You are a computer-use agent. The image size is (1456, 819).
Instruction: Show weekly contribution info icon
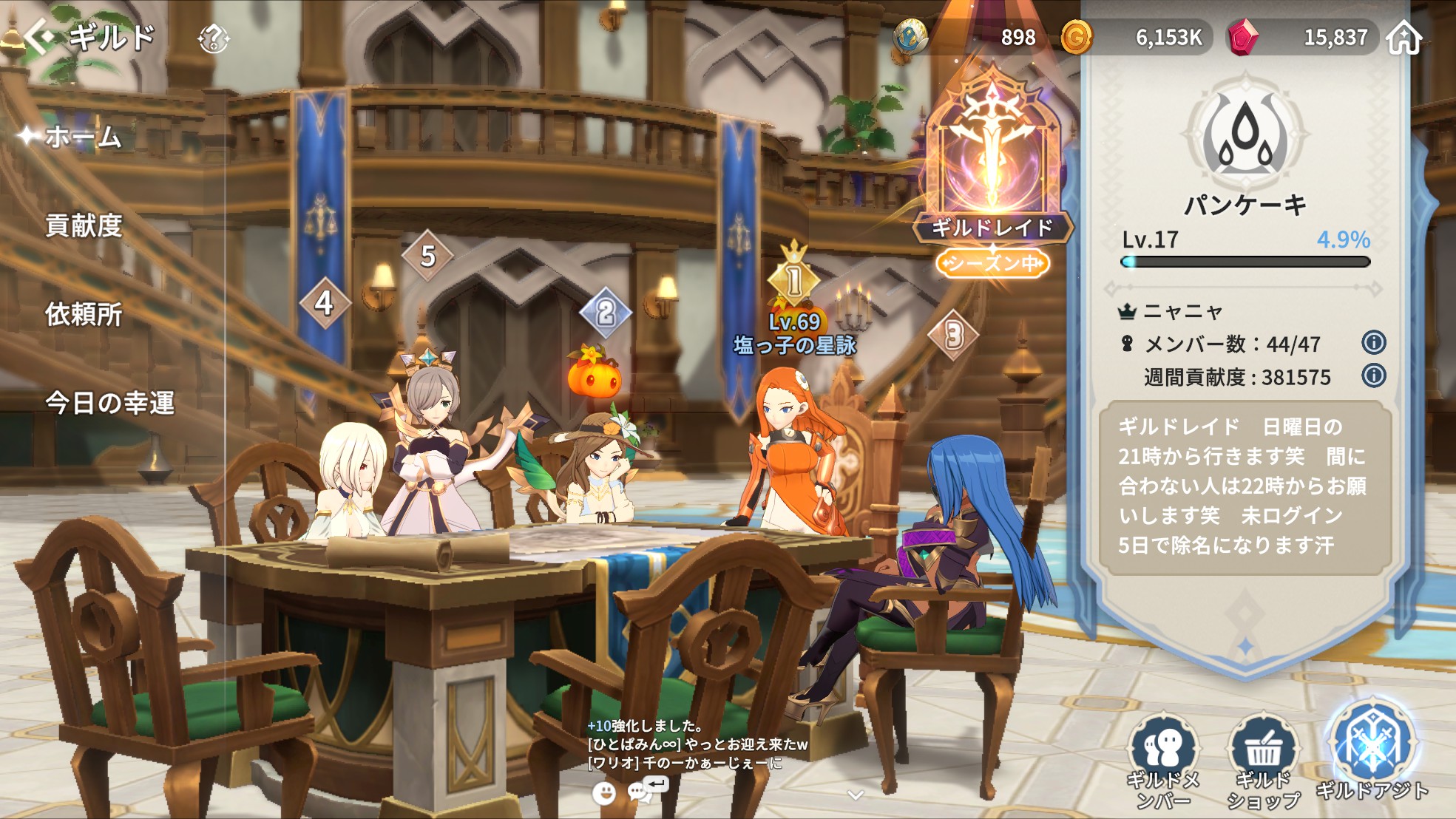(x=1373, y=376)
